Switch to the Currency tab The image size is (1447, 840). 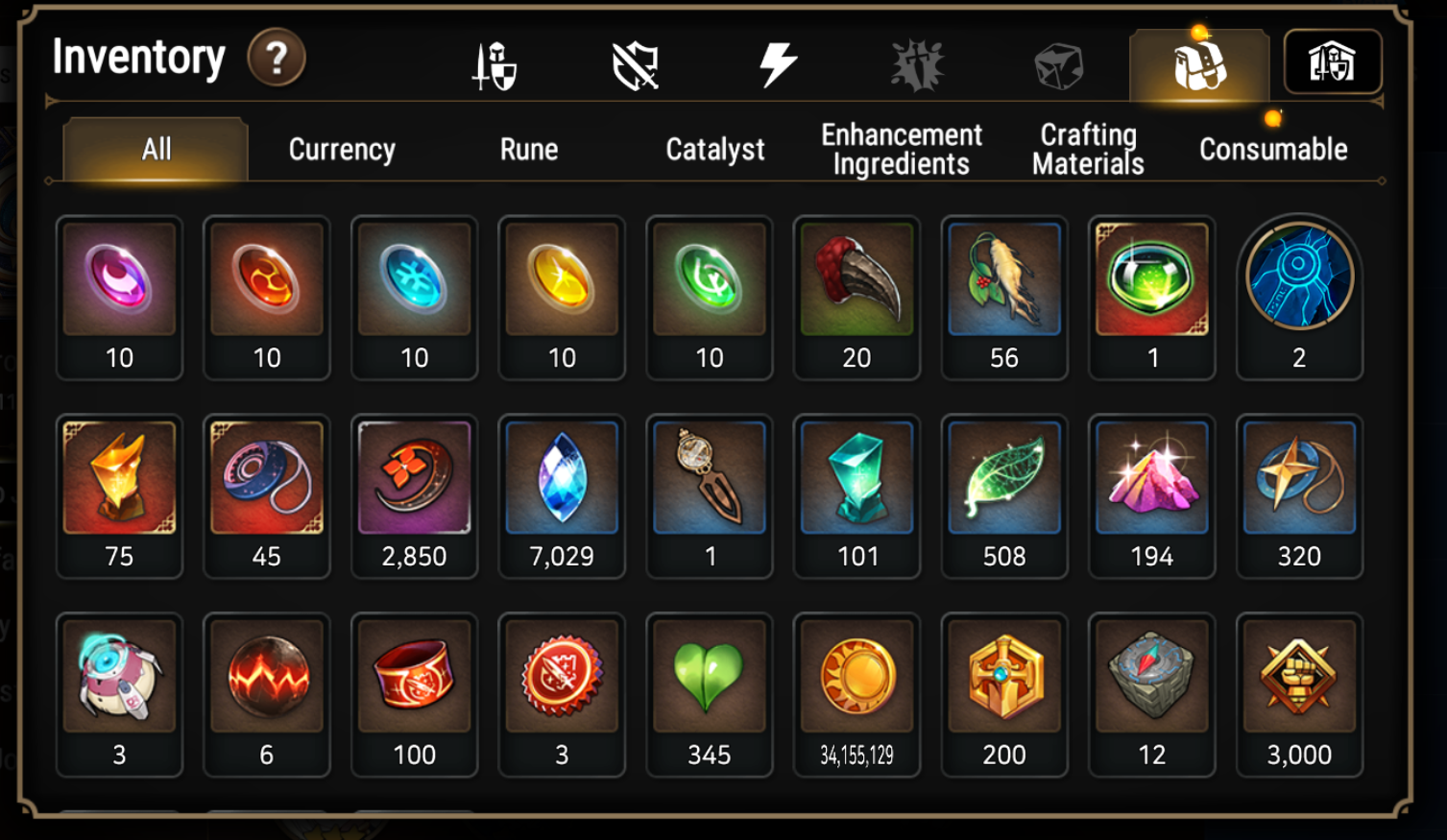(x=342, y=149)
